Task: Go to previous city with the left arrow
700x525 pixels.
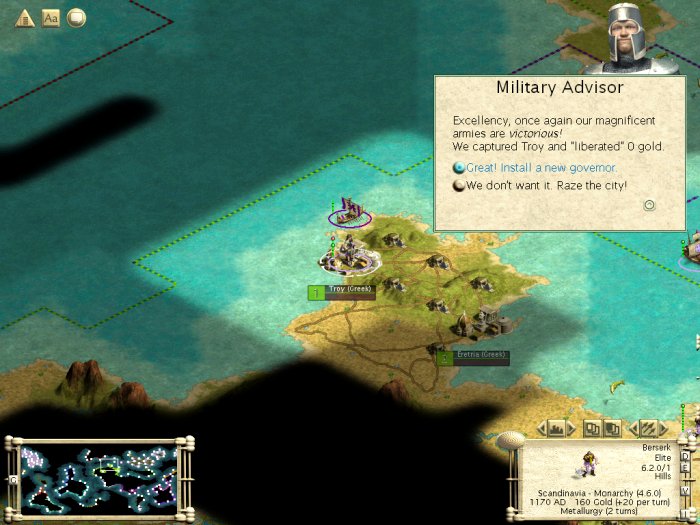Action: click(543, 428)
